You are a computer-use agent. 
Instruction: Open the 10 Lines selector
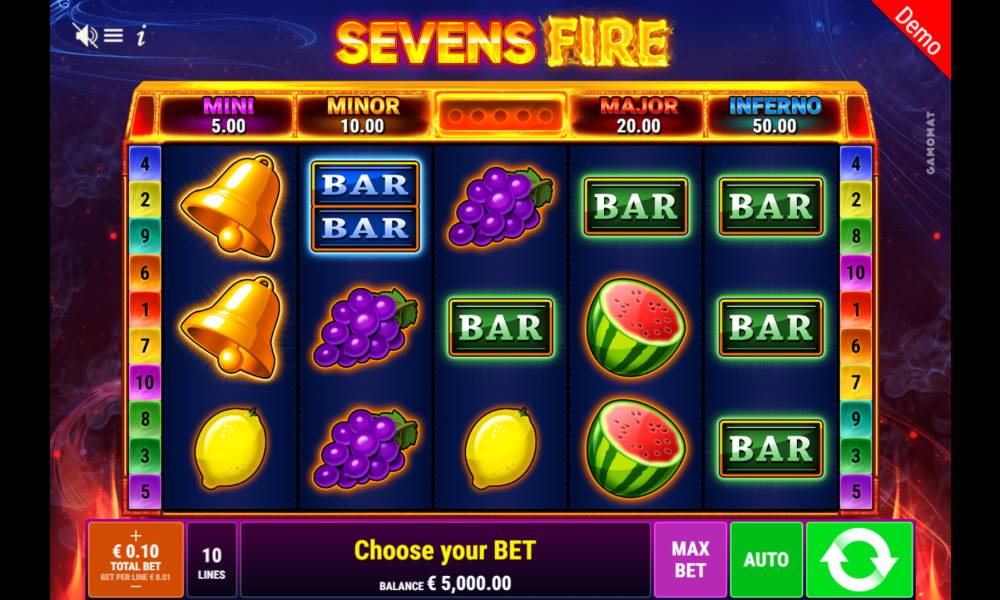coord(212,560)
